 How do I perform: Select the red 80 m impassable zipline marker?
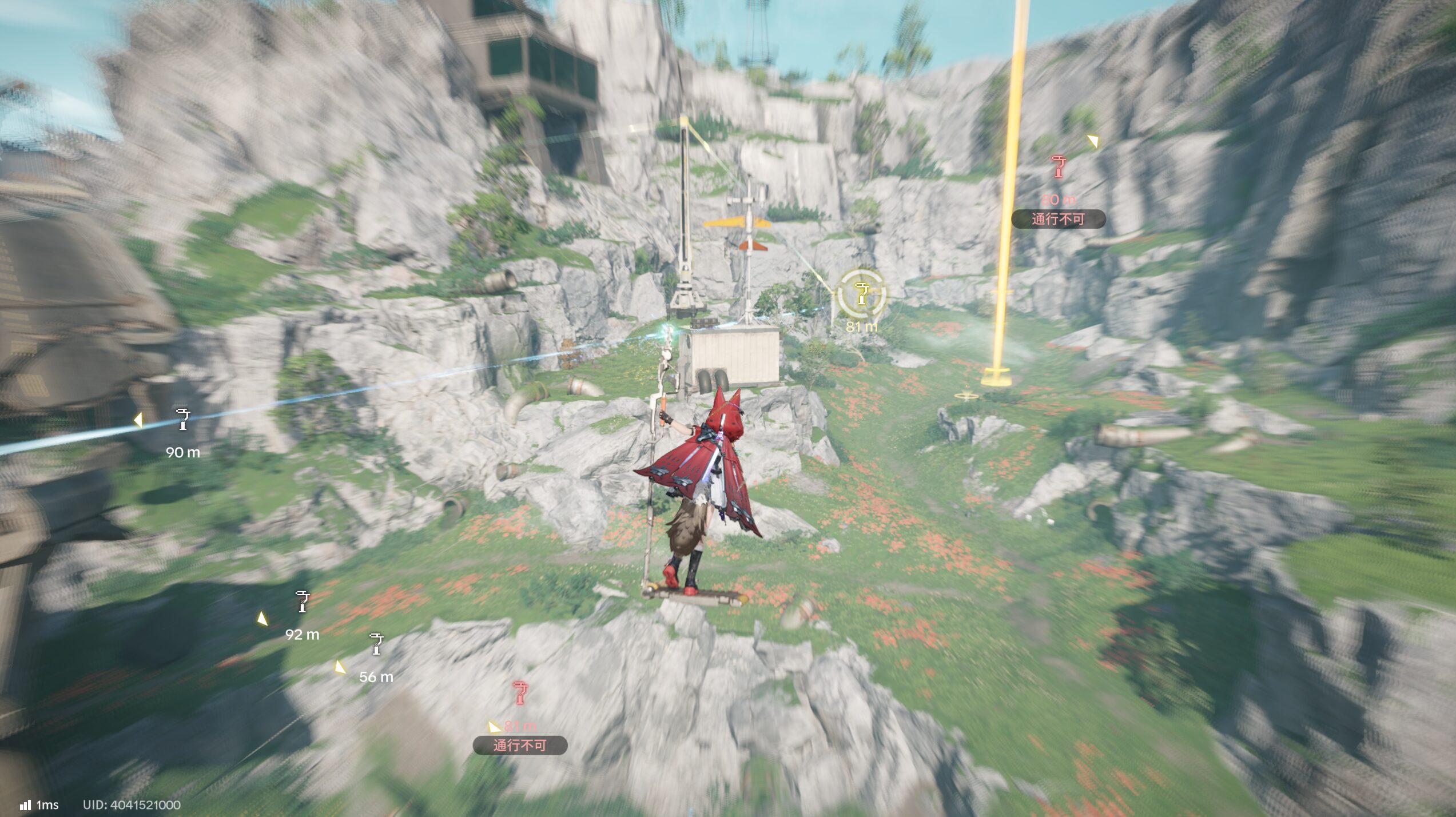(1059, 167)
